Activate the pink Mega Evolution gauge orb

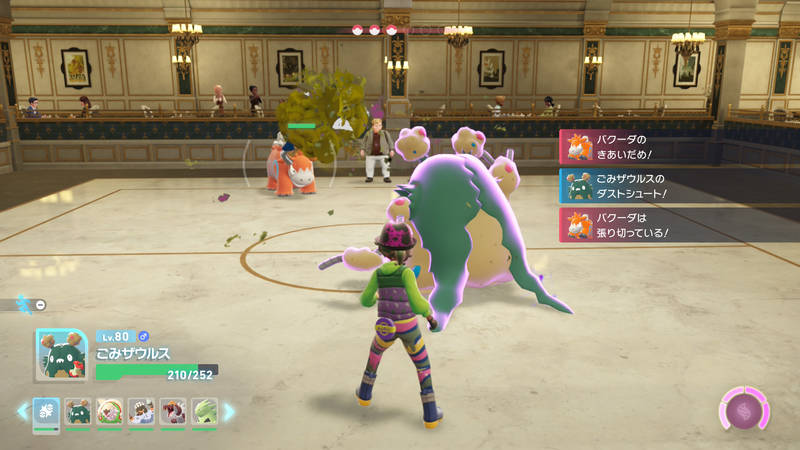point(743,411)
